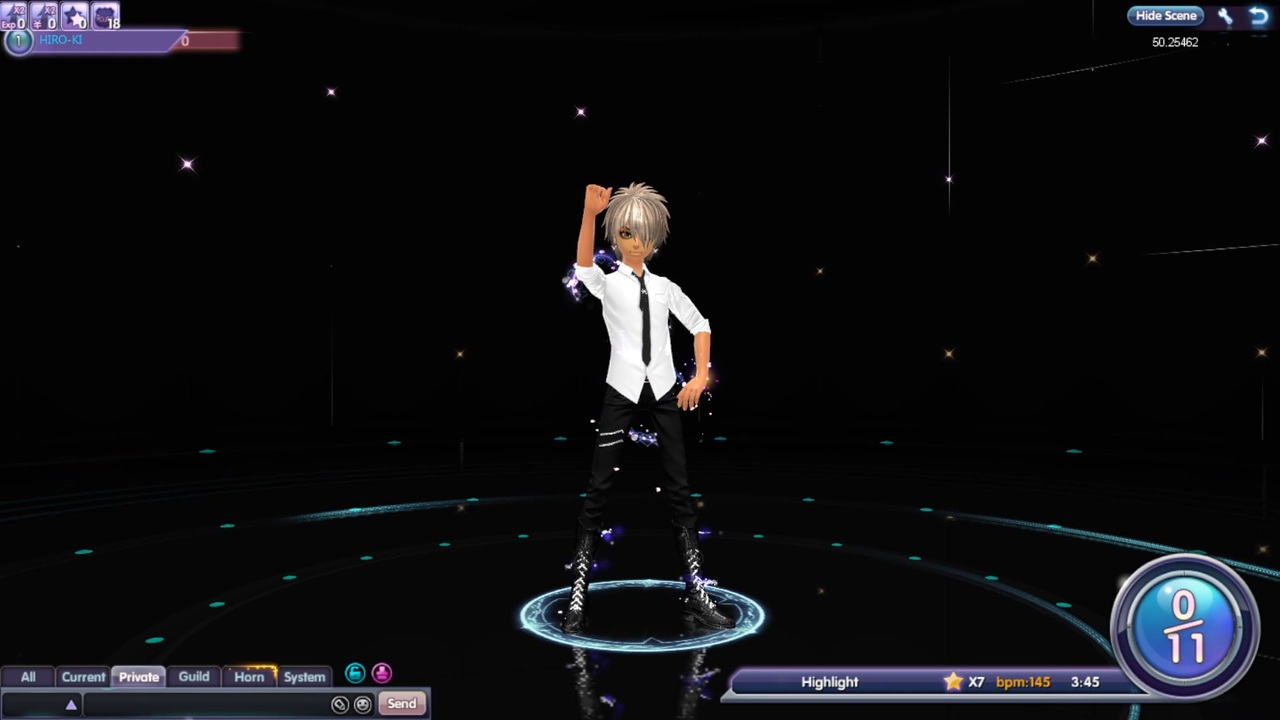Screen dimensions: 1280x720
Task: Click the Hide Scene button
Action: click(x=1166, y=15)
